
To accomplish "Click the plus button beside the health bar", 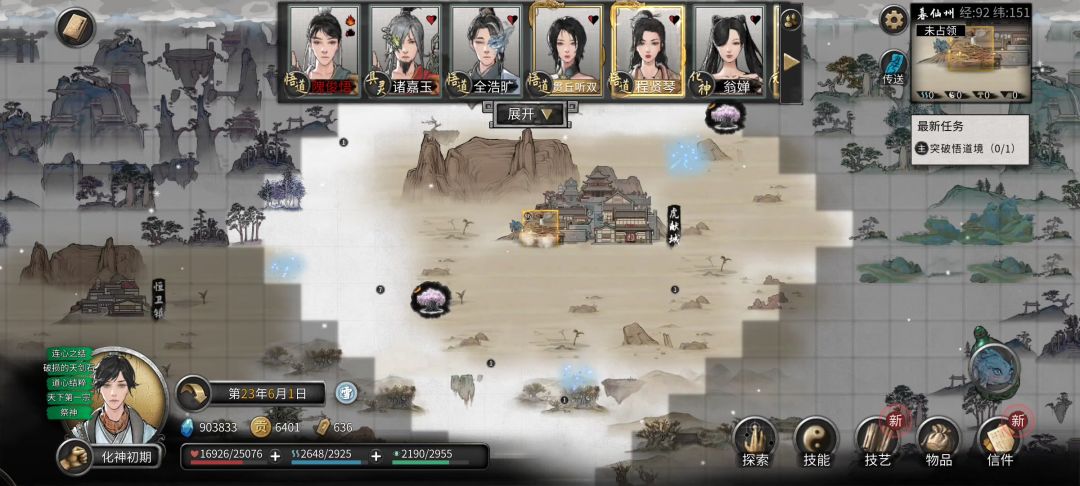I will click(x=275, y=456).
